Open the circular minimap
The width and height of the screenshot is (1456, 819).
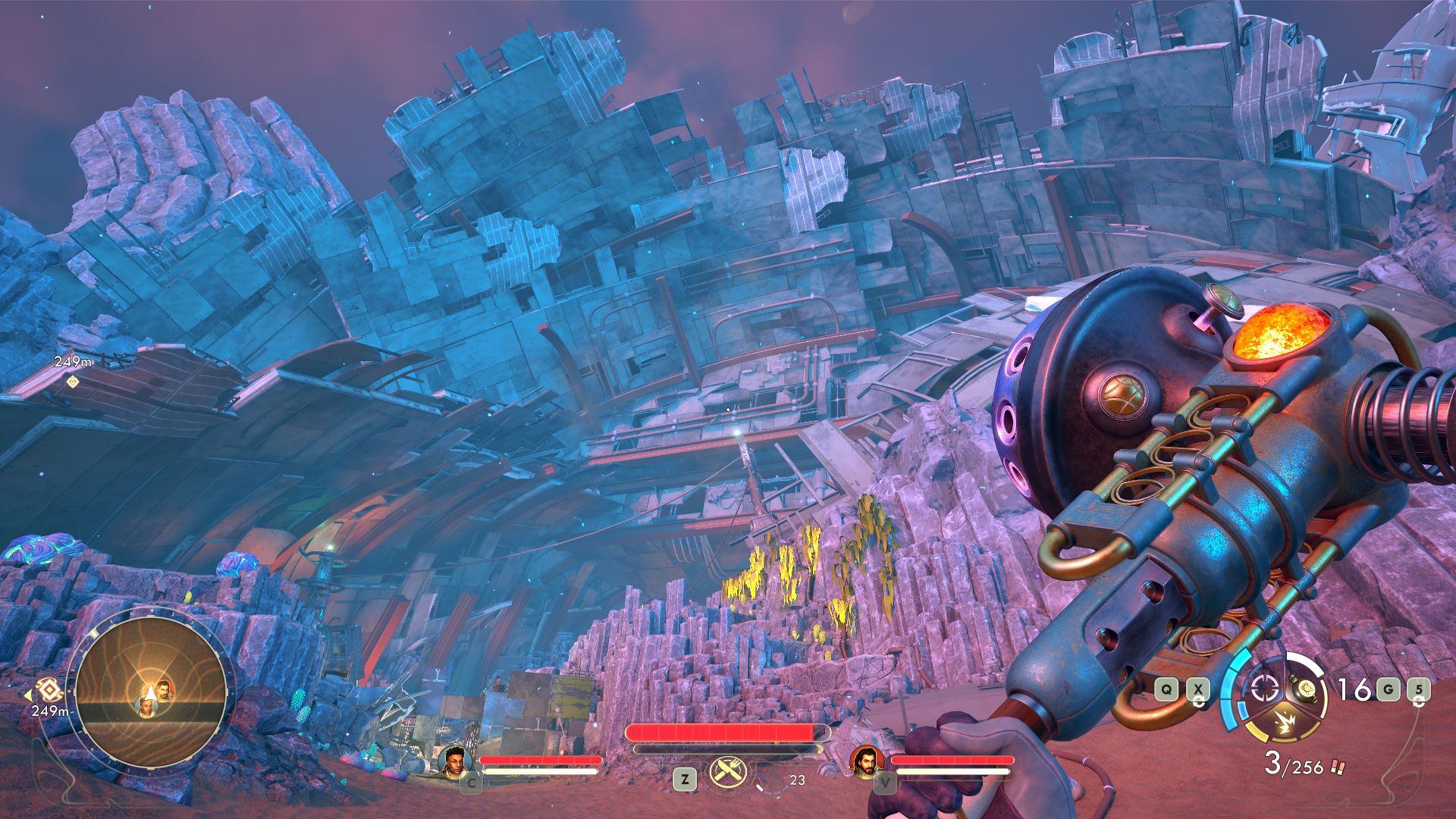coord(150,692)
